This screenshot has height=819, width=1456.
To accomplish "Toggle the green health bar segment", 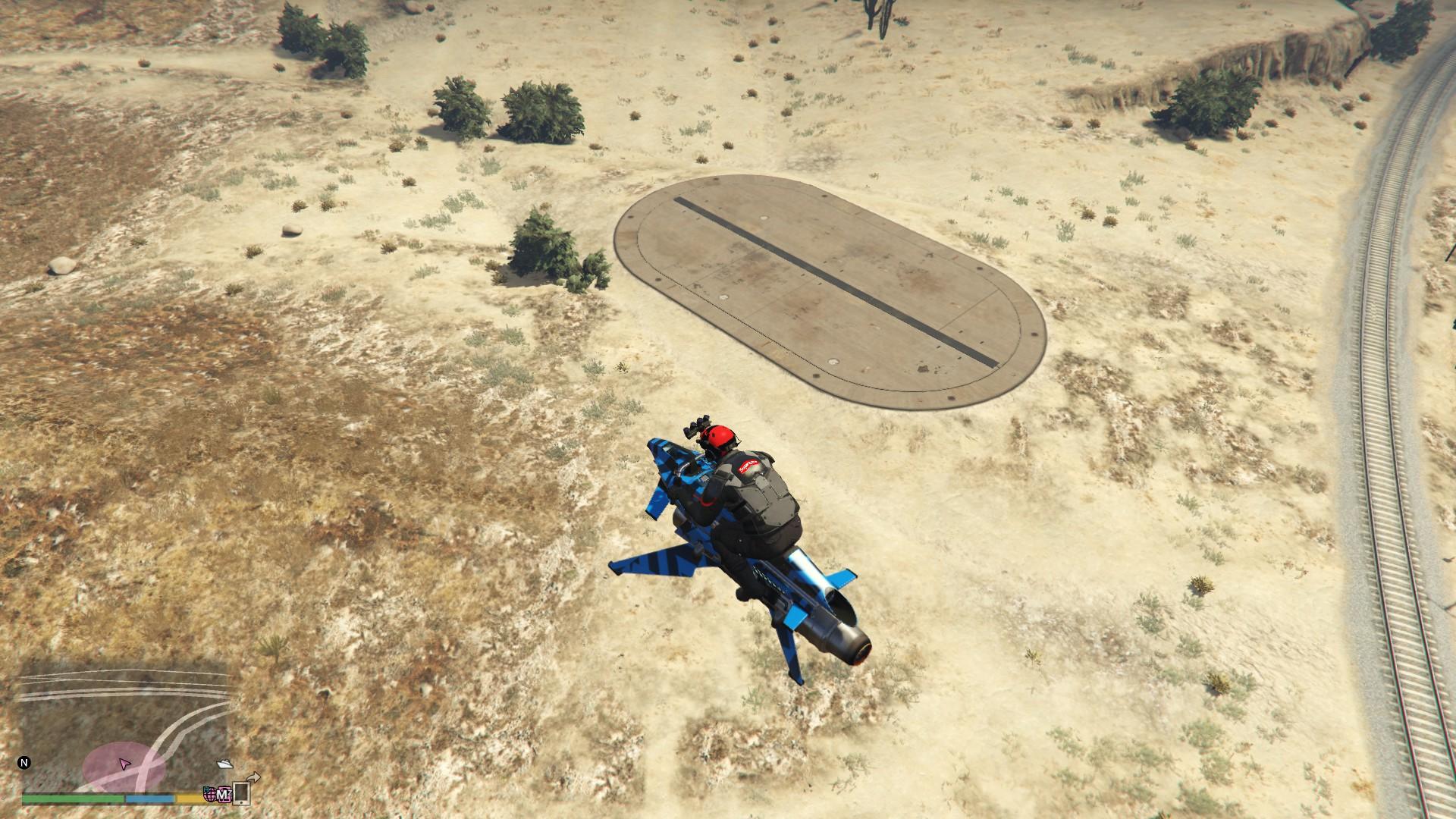I will point(72,800).
